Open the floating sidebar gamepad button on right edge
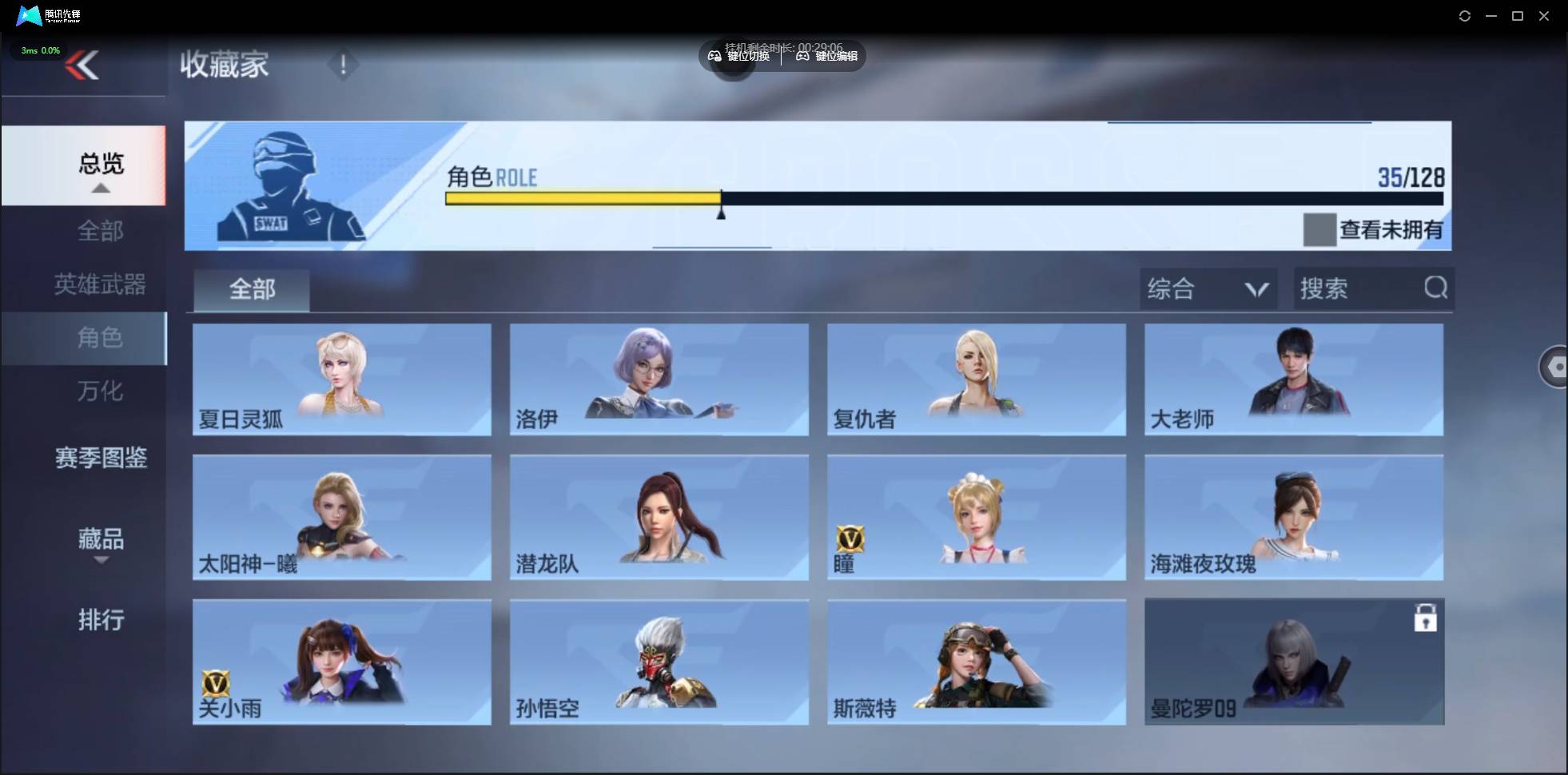 (1555, 366)
